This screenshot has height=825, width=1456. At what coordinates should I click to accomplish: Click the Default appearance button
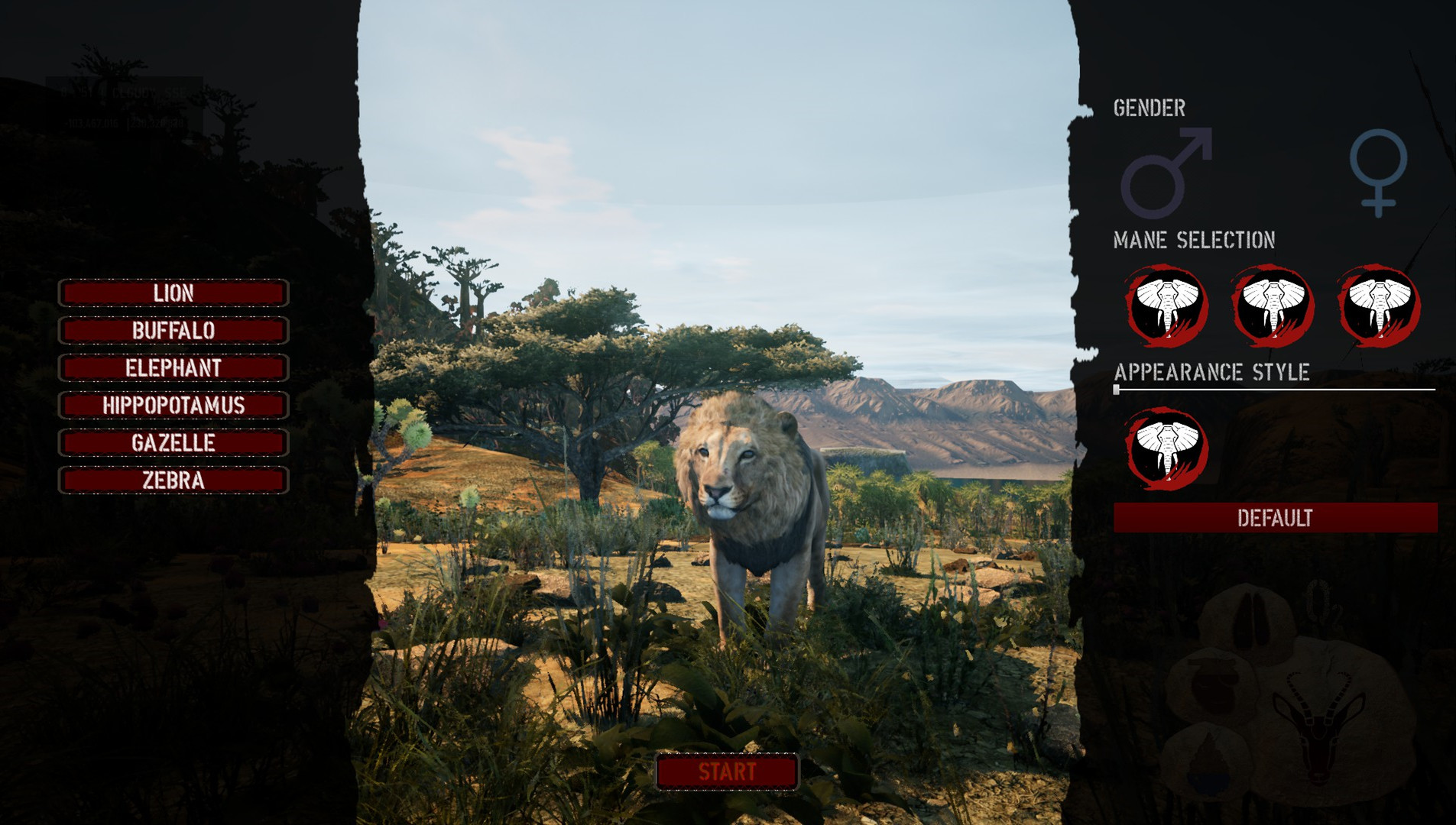click(x=1275, y=517)
